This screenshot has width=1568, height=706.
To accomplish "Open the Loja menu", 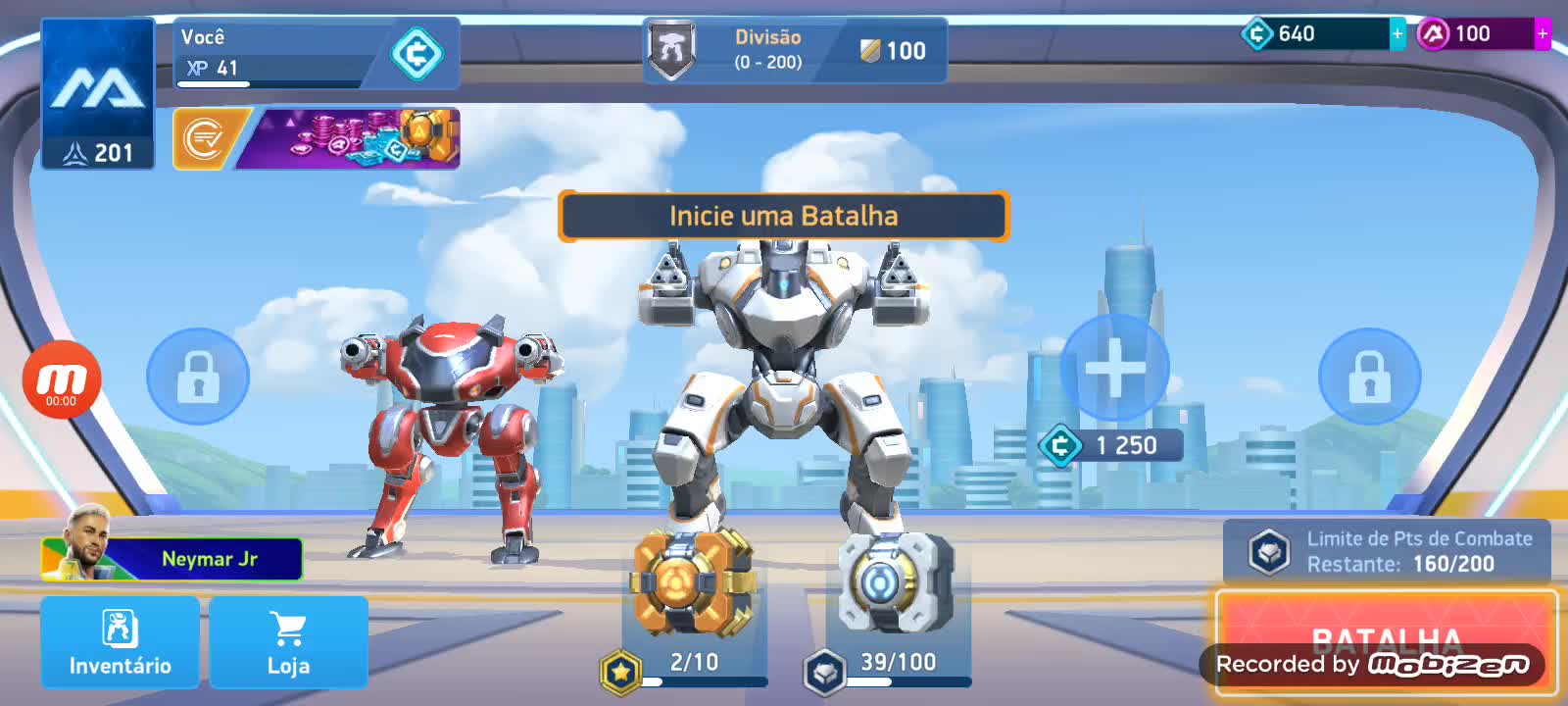I will click(x=288, y=642).
